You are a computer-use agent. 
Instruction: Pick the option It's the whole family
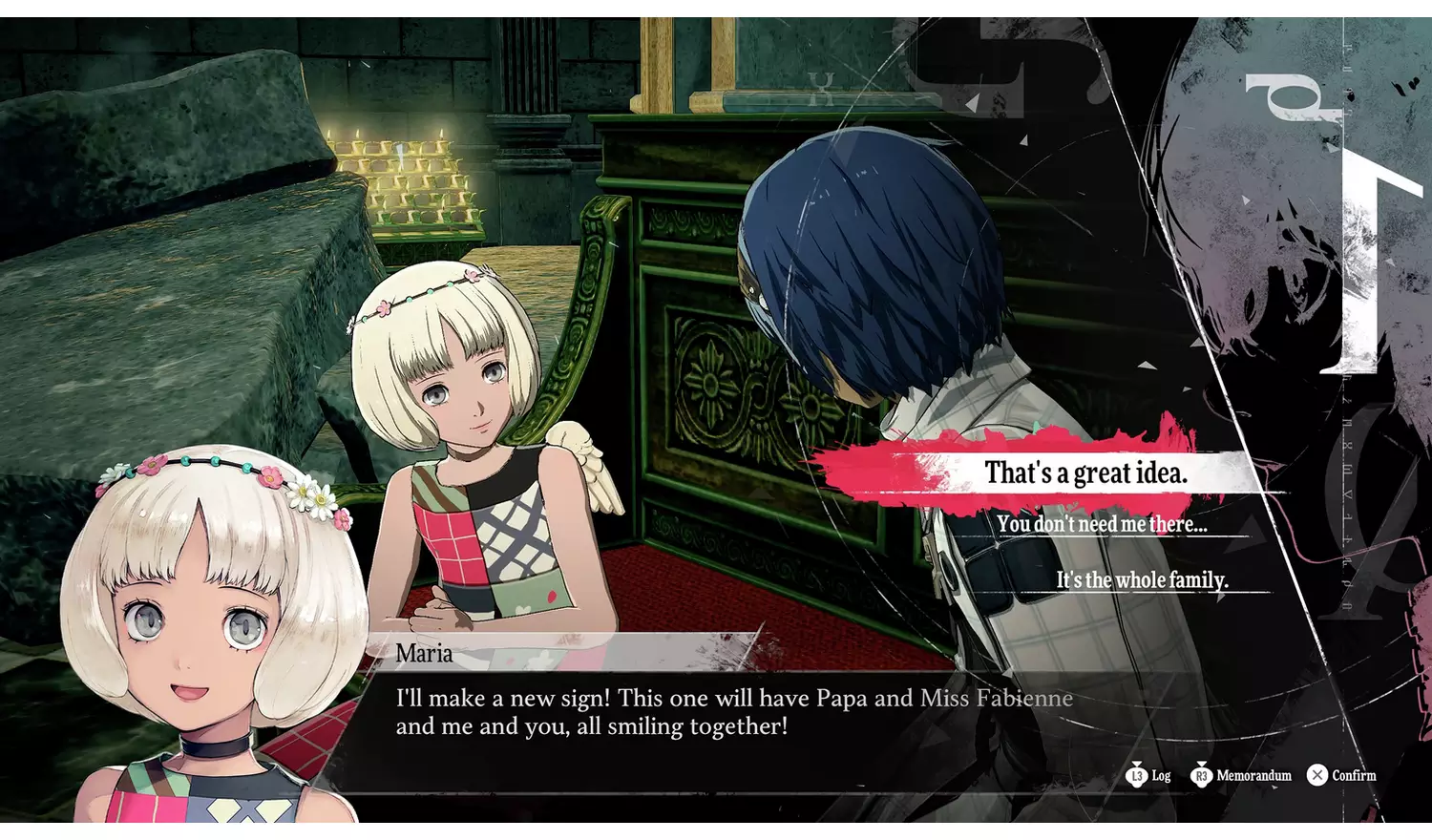tap(1142, 578)
